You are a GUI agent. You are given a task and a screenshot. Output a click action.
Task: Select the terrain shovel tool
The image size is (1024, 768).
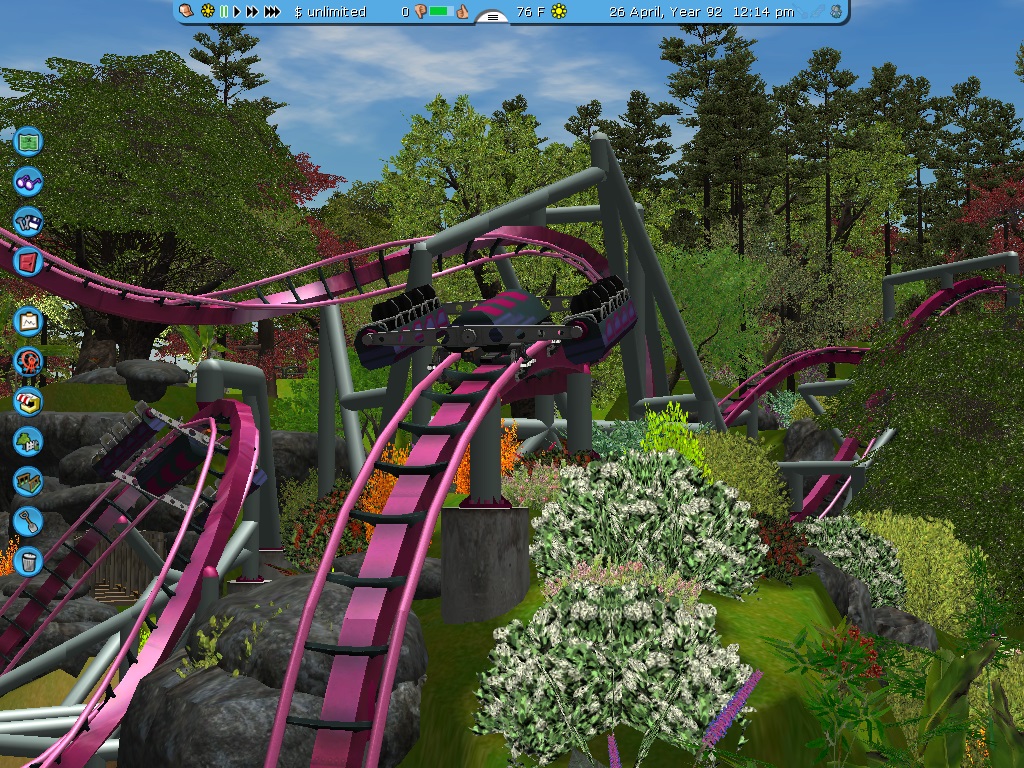(x=29, y=520)
